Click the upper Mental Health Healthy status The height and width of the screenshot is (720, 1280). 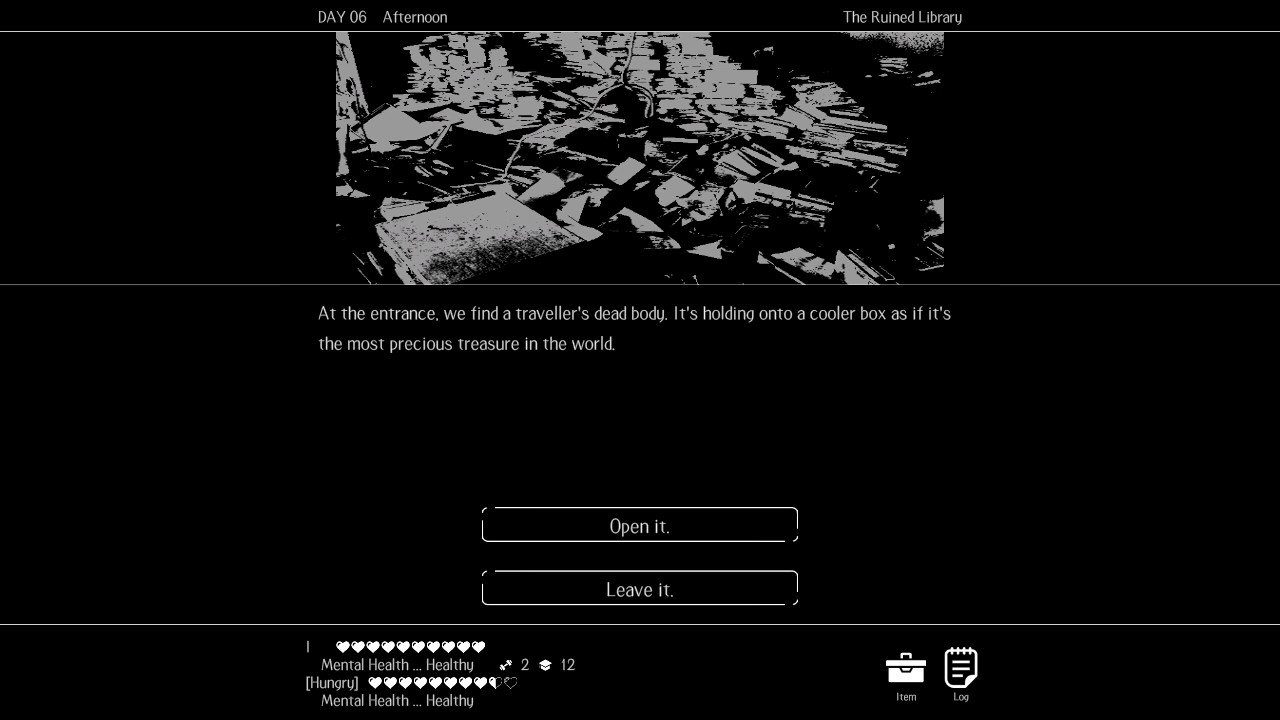396,664
